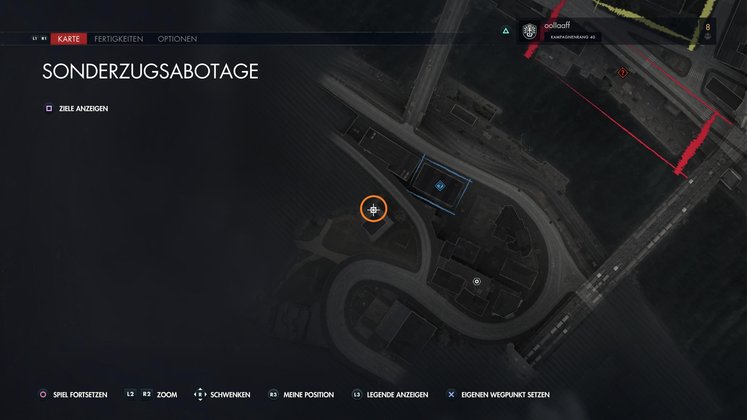Open the Optionen tab
Image resolution: width=747 pixels, height=420 pixels.
[177, 39]
